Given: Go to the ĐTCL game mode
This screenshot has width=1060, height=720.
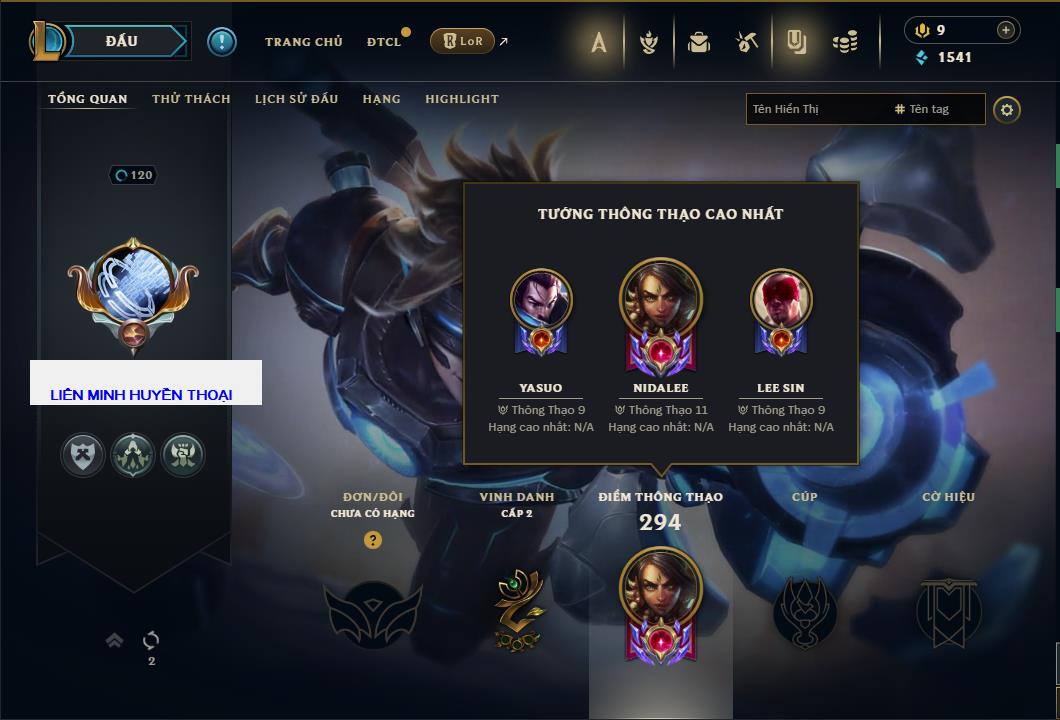Looking at the screenshot, I should tap(384, 42).
